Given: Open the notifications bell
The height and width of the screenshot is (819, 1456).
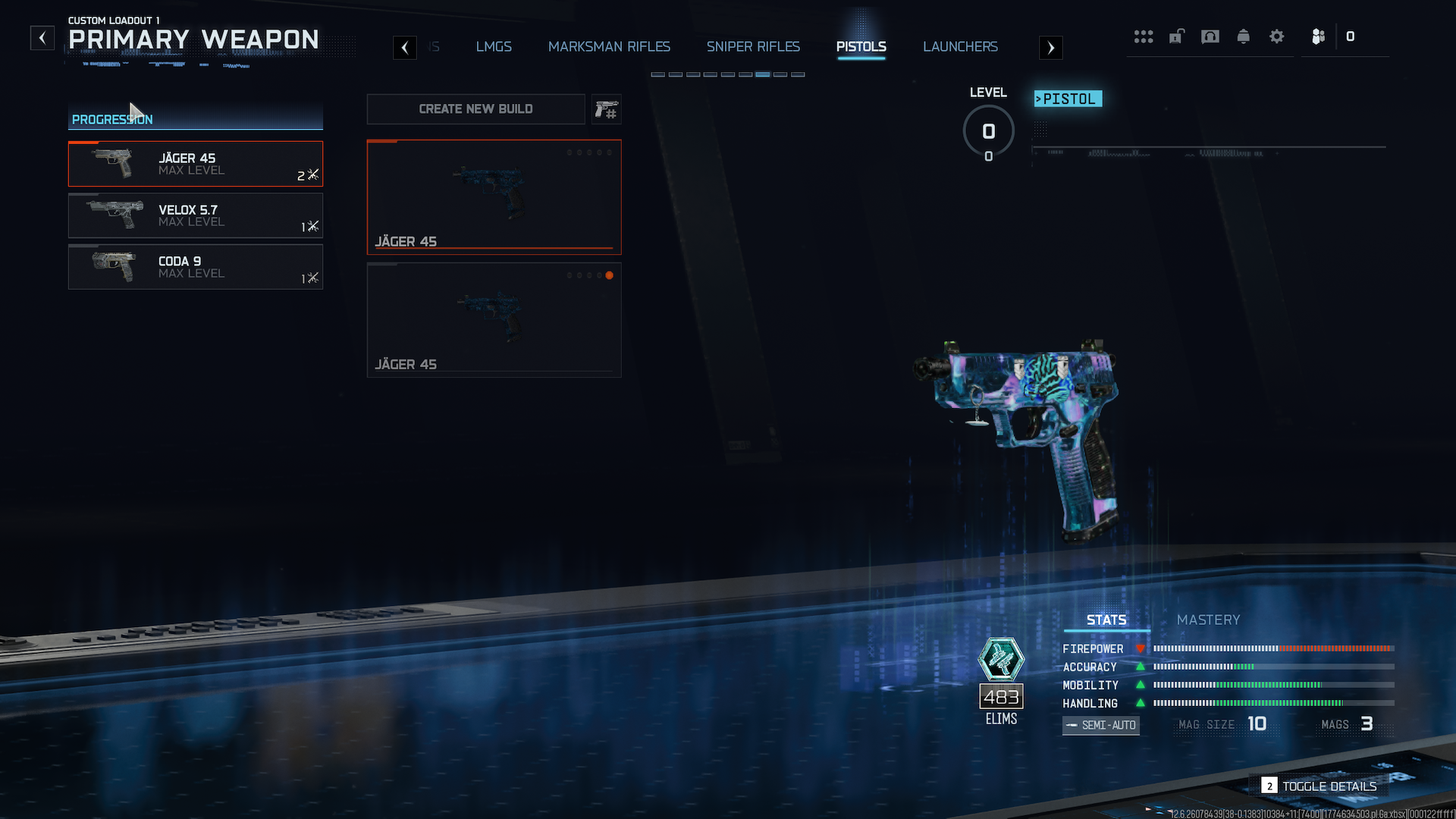Looking at the screenshot, I should 1243,36.
